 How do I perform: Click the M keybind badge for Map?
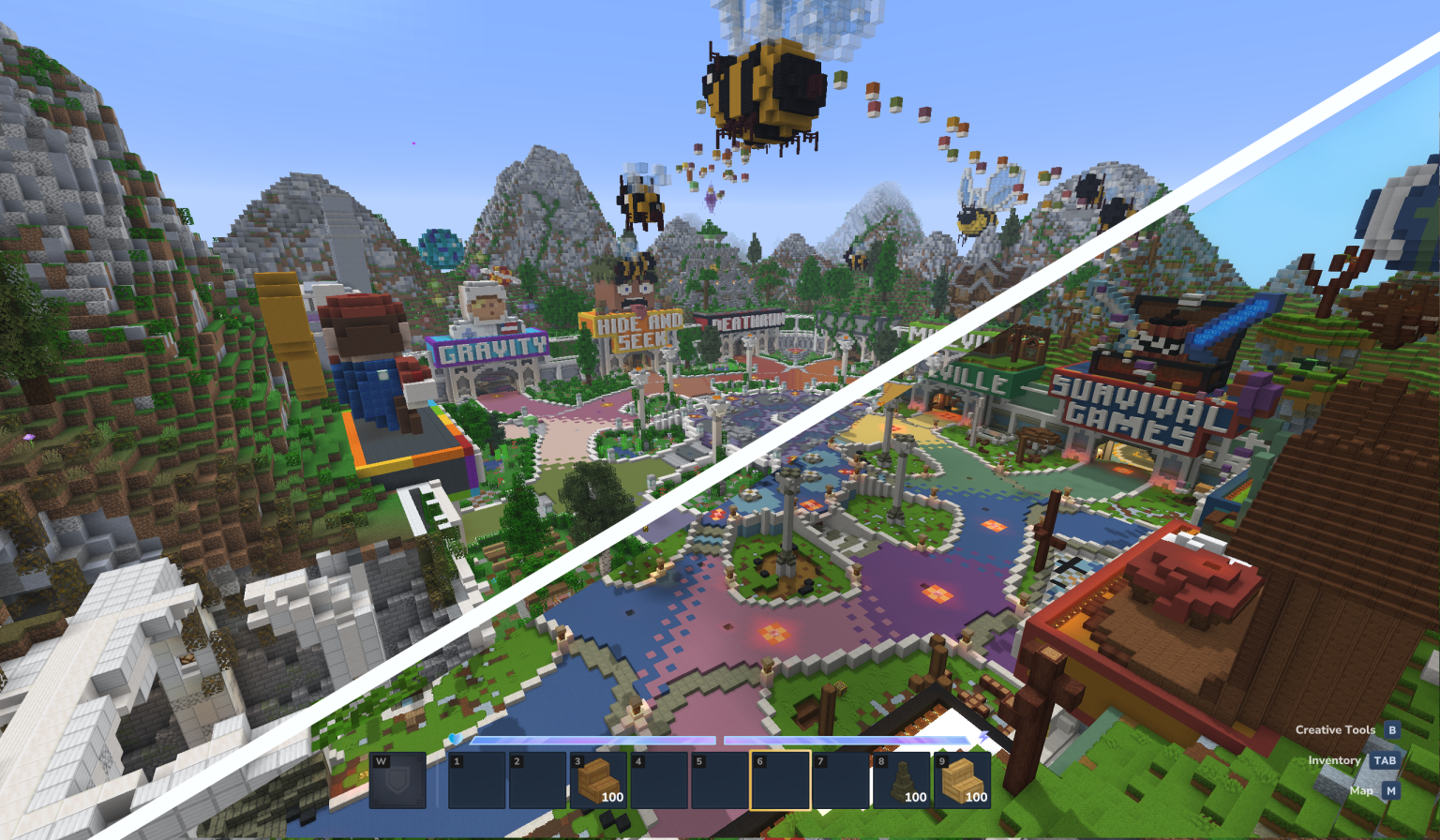coord(1389,790)
